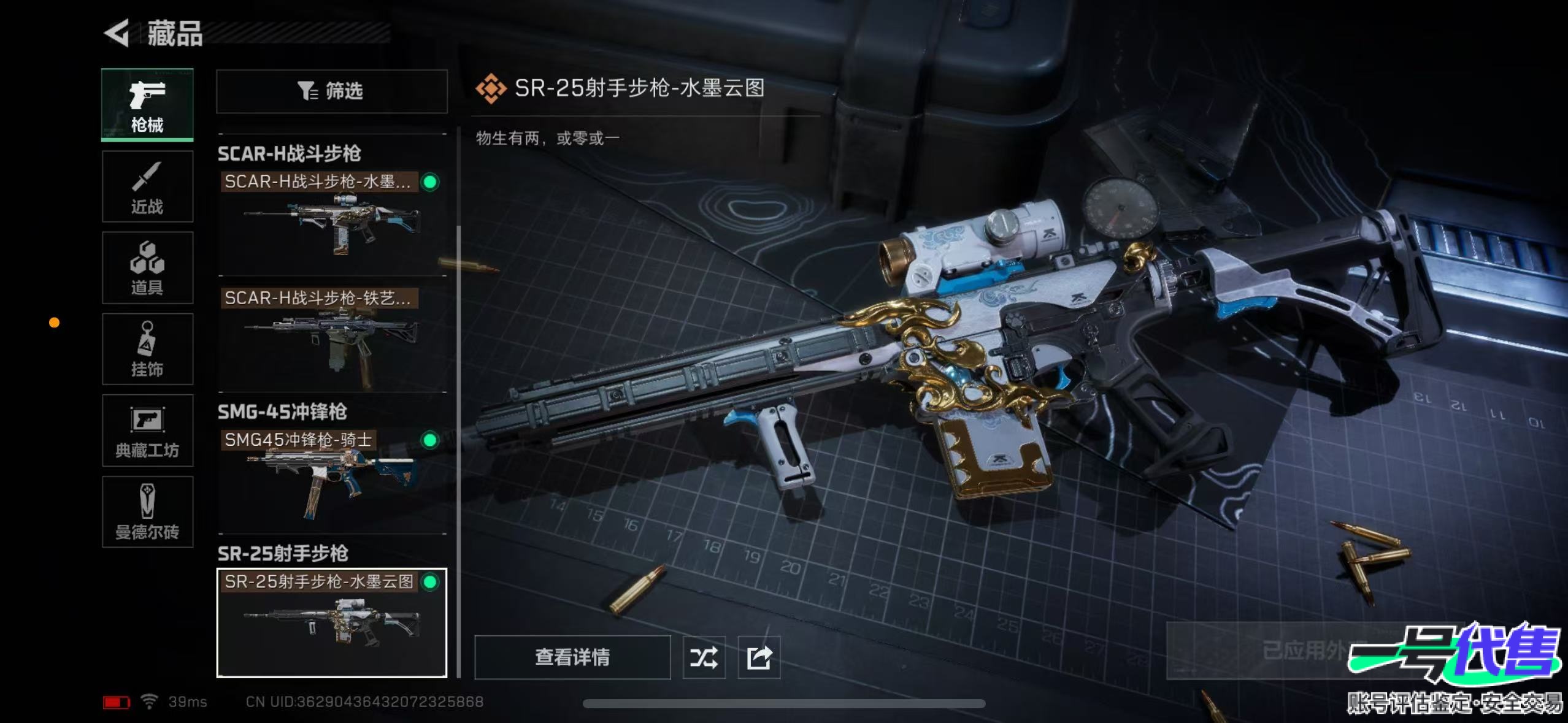
Task: Open the 近战 melee category
Action: [147, 186]
